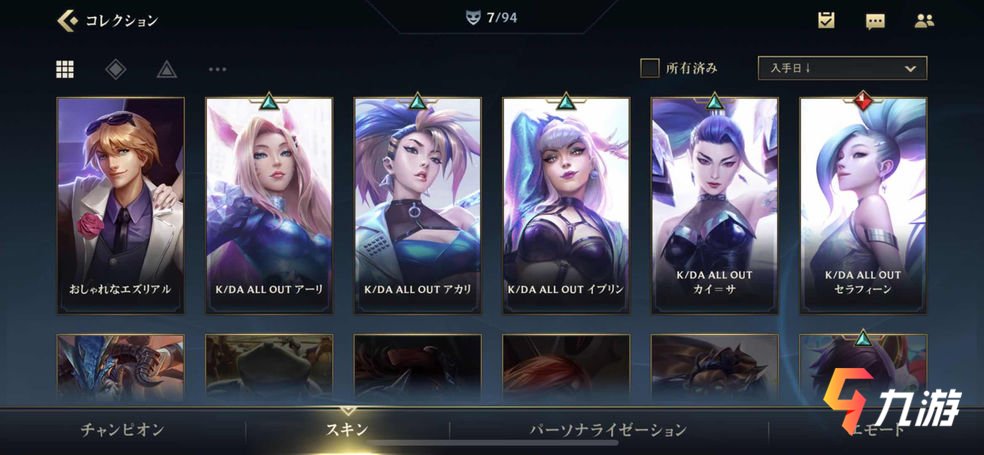Screen dimensions: 984x455
Task: Switch to the チャンピオン tab
Action: pyautogui.click(x=122, y=430)
